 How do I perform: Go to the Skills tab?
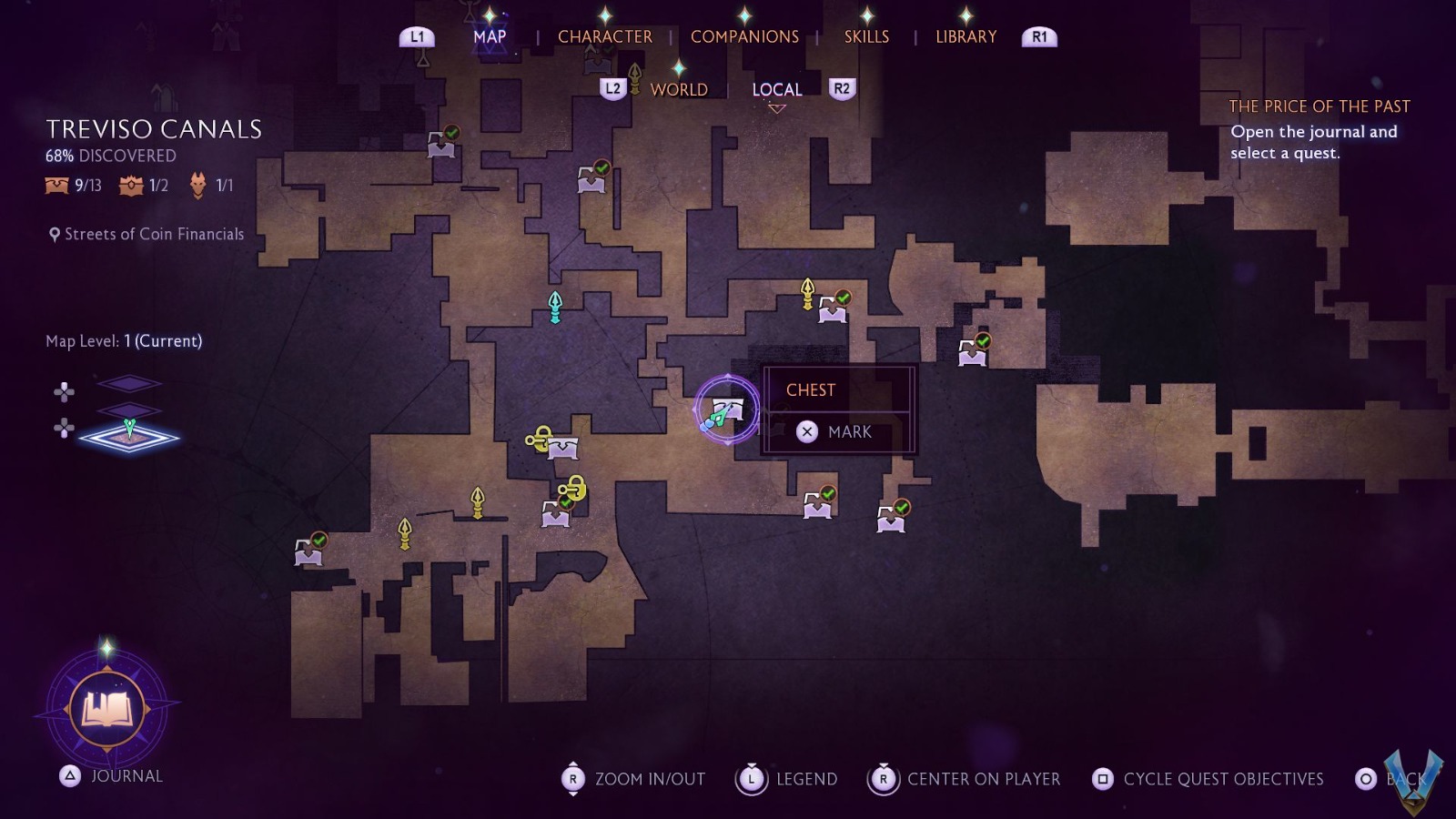[x=866, y=36]
